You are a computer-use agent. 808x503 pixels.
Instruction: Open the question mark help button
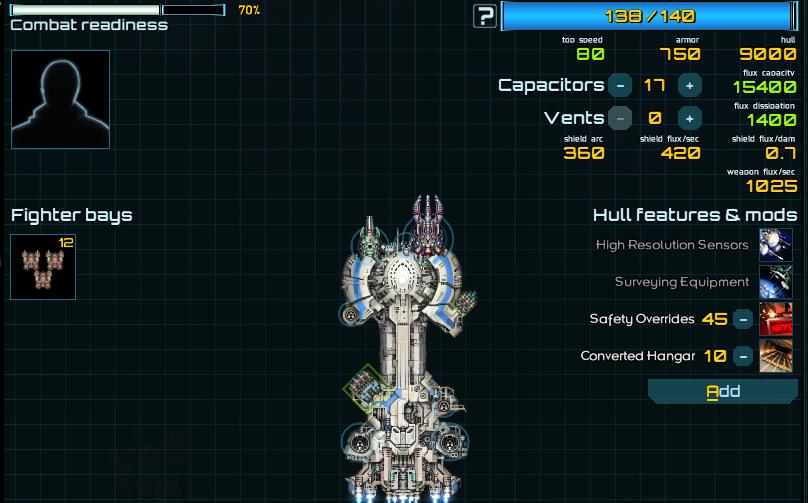485,16
